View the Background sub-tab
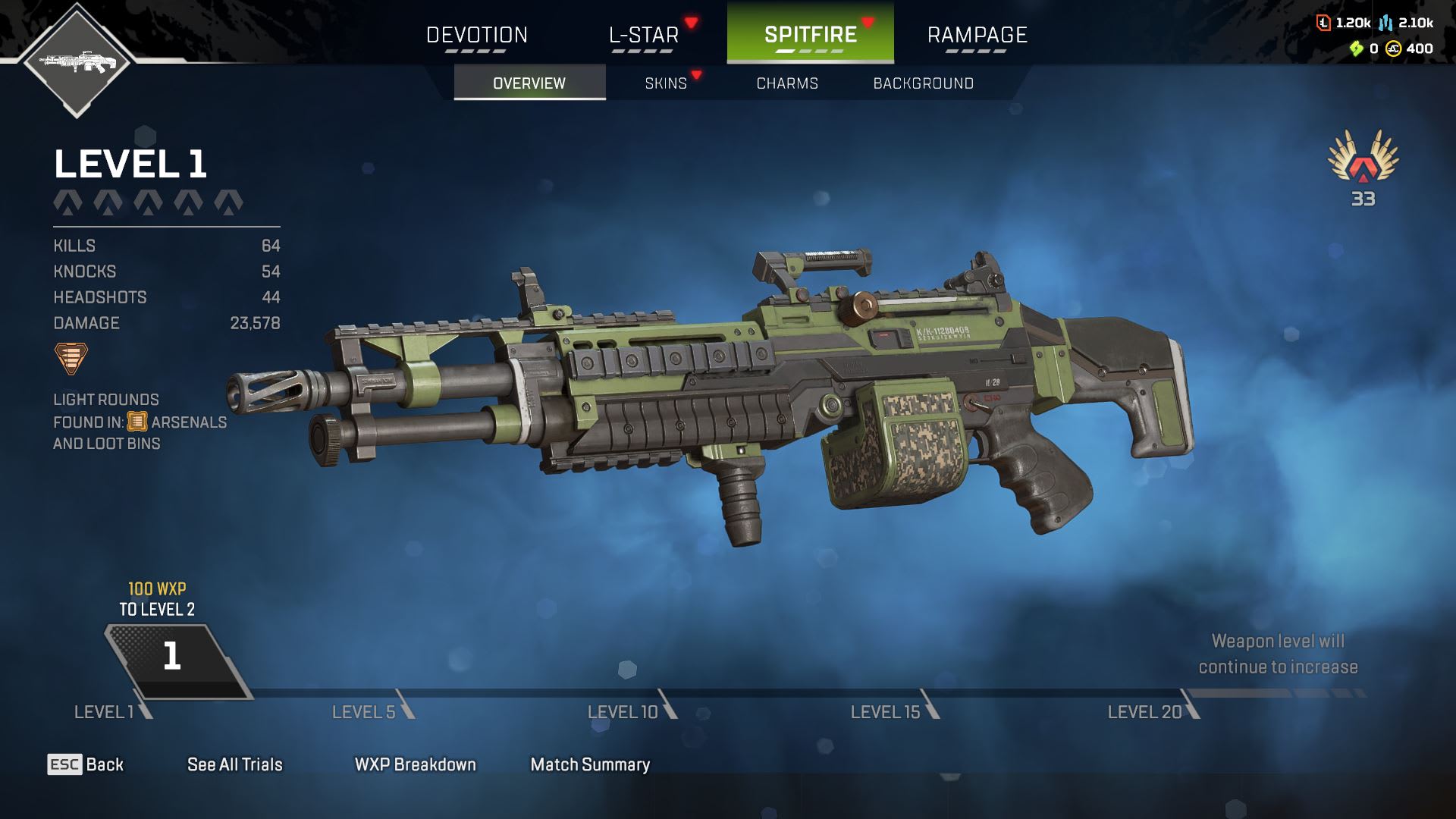Screen dimensions: 1456x819 (923, 83)
